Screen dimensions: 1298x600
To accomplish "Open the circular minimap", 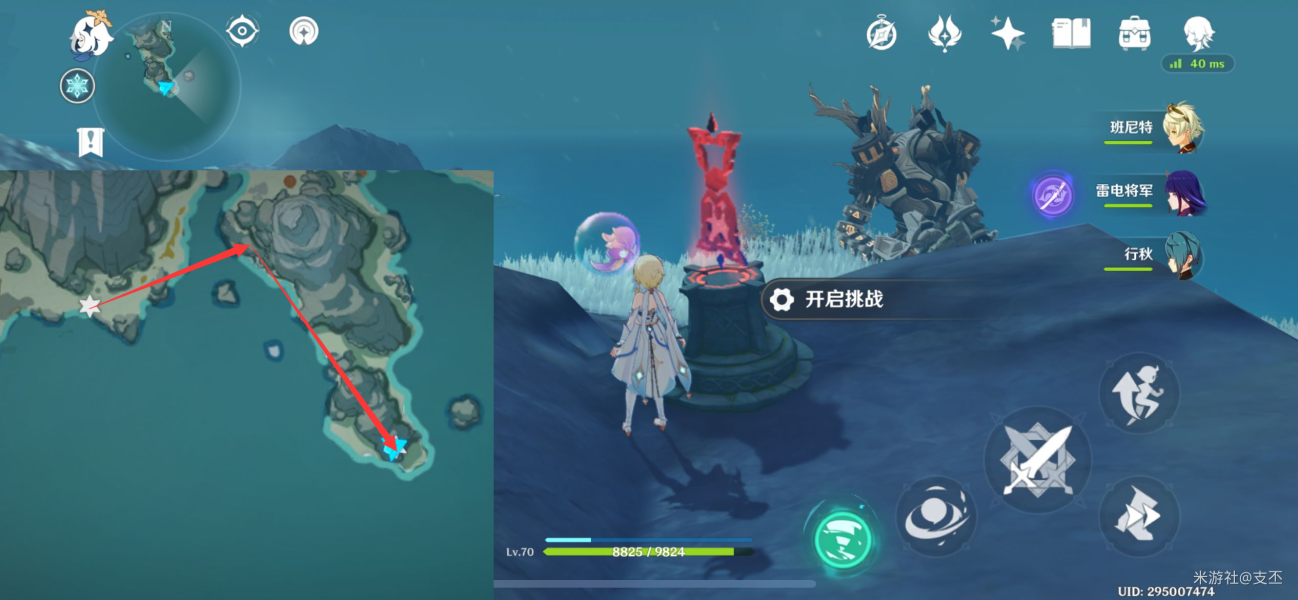I will [167, 86].
